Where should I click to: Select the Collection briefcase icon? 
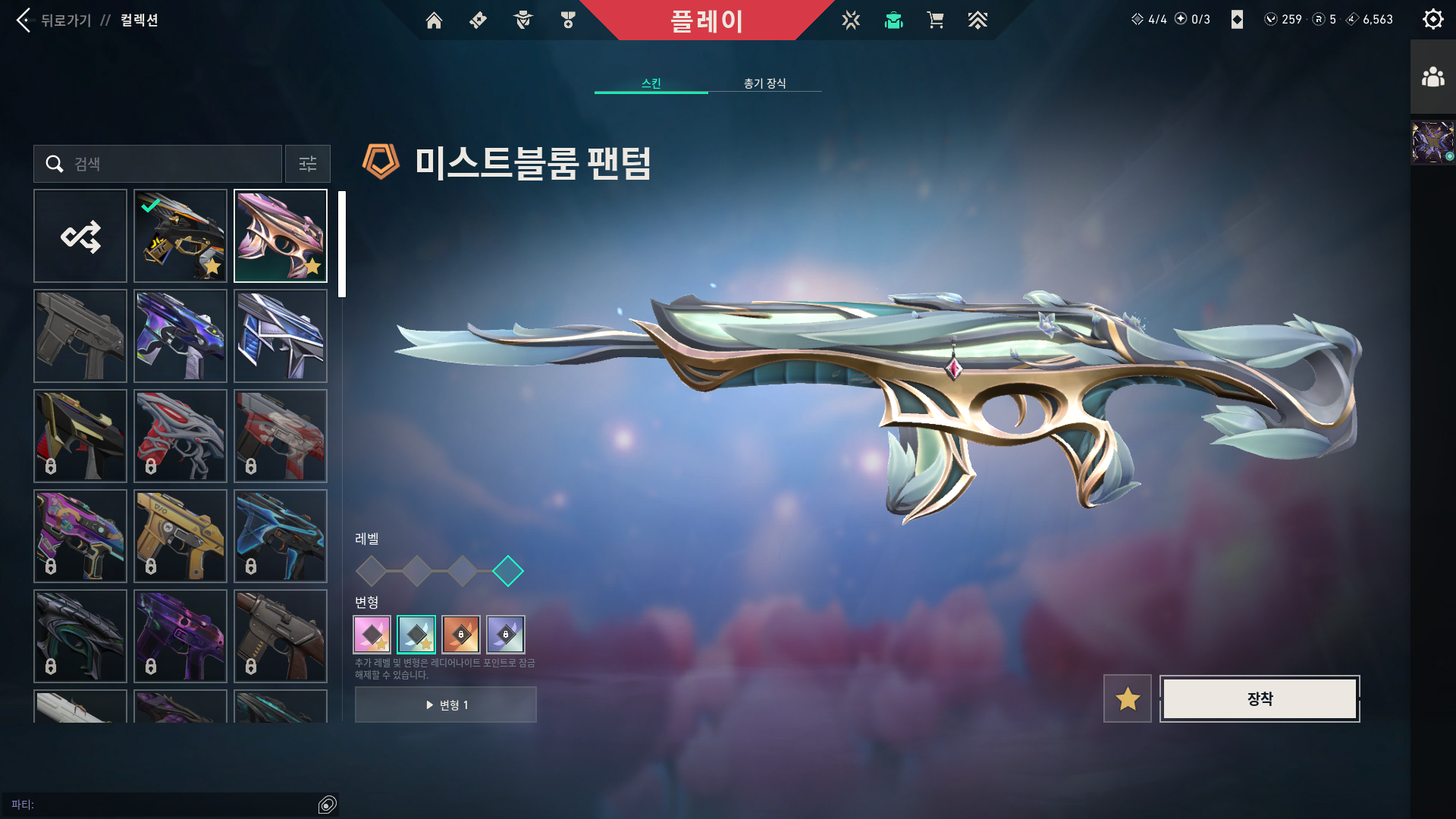click(x=893, y=20)
